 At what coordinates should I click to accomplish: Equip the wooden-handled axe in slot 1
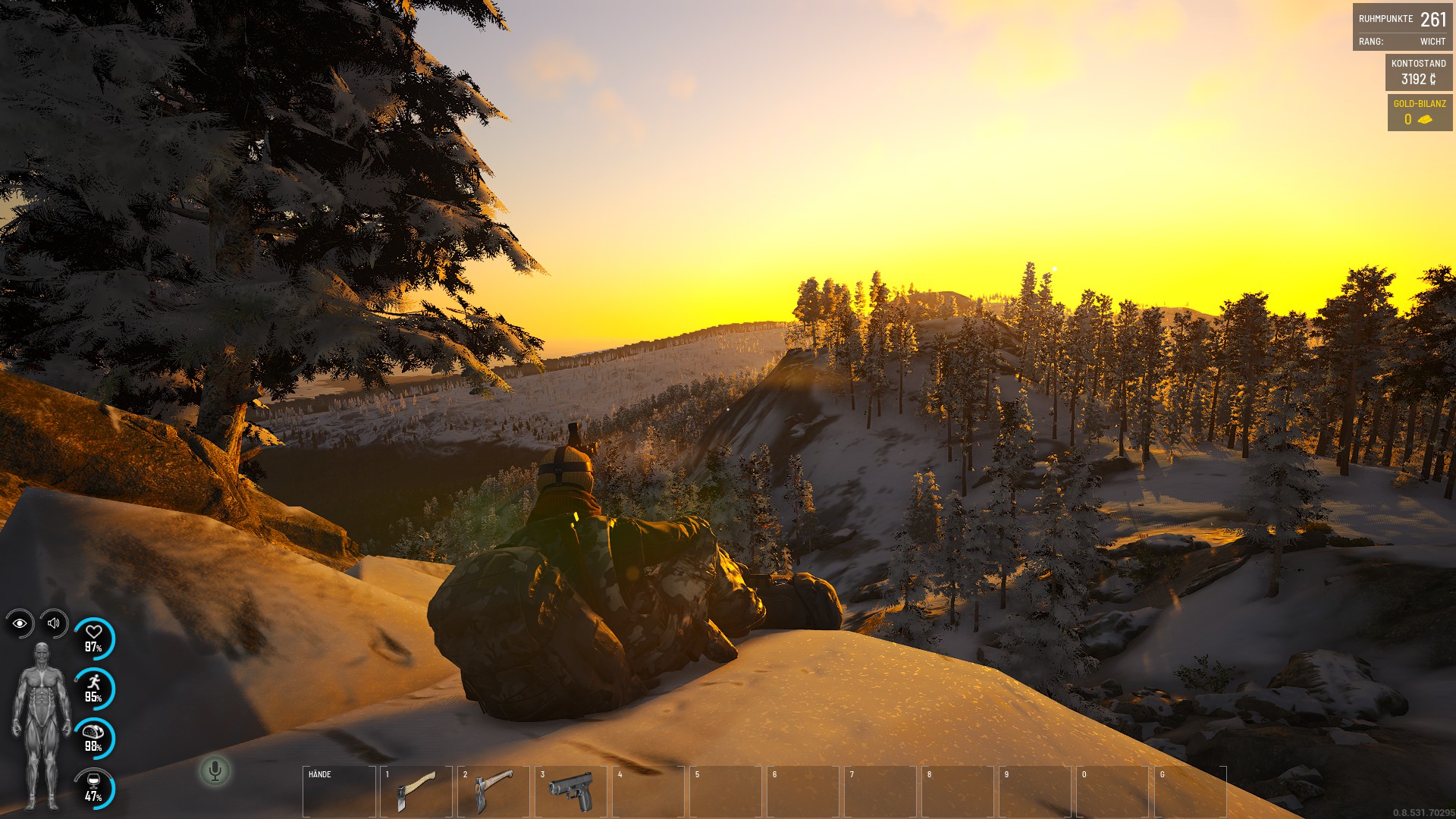pyautogui.click(x=416, y=791)
